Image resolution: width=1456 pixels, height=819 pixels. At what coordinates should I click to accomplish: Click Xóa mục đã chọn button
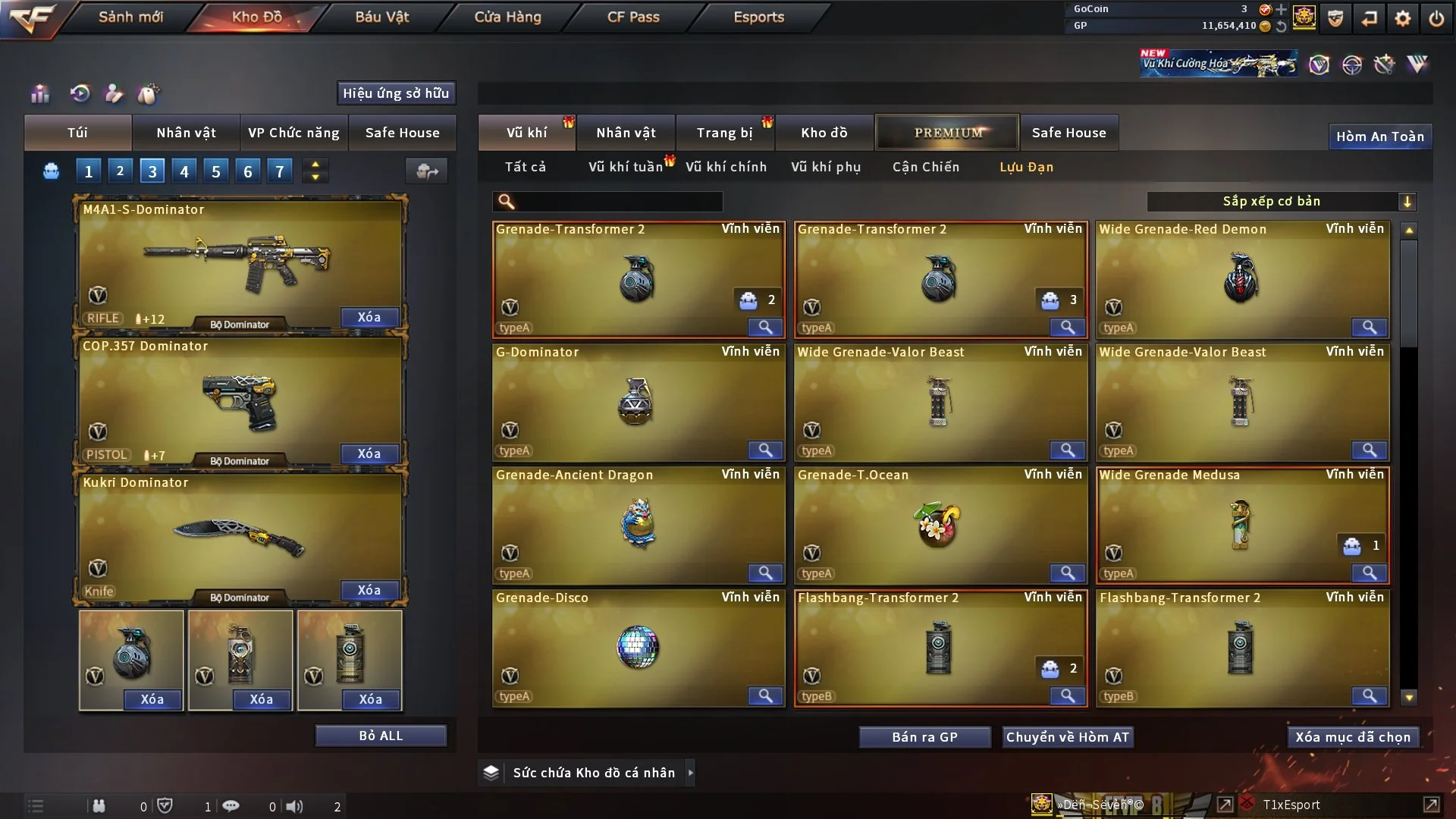click(1352, 737)
